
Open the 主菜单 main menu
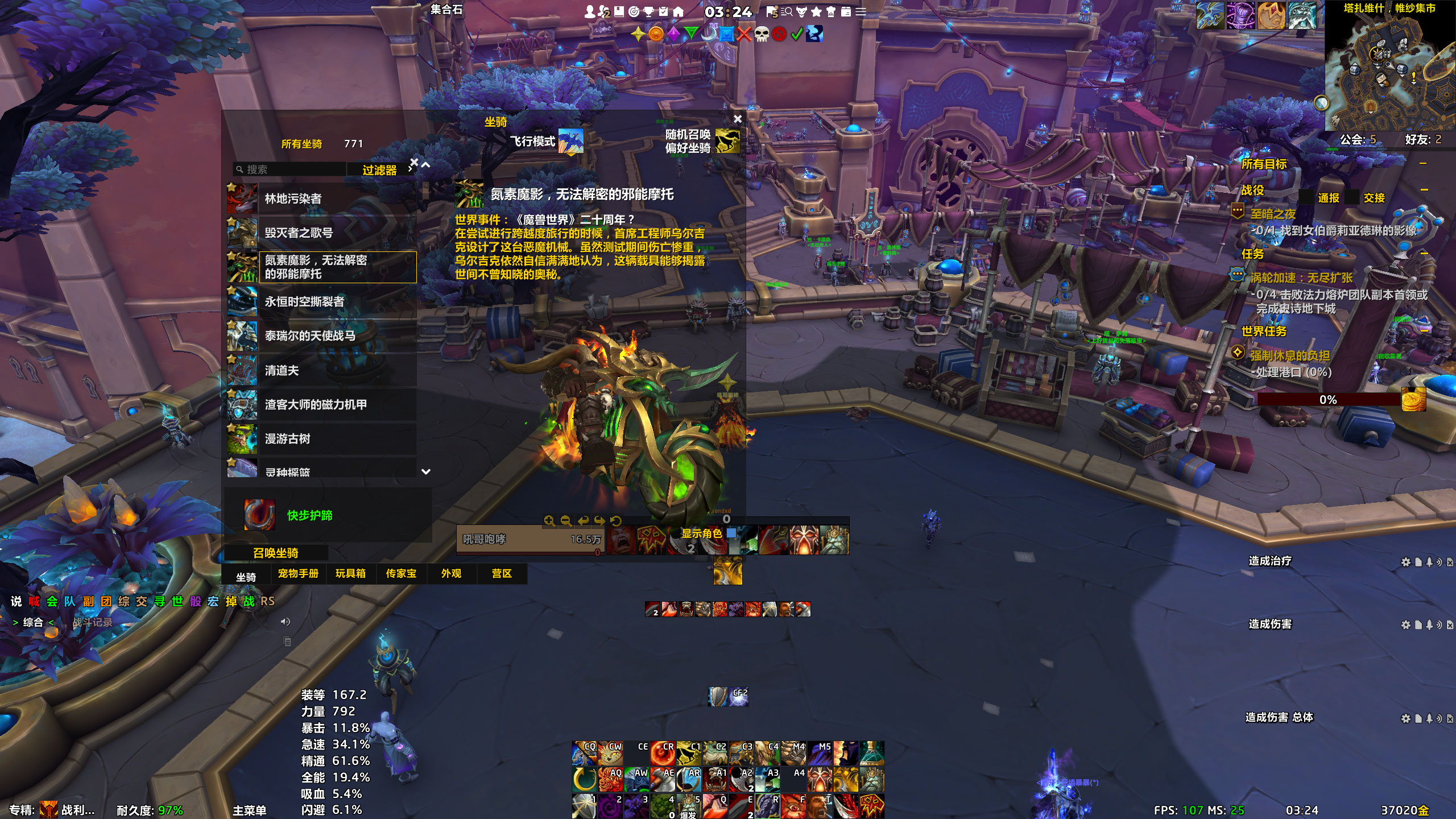pyautogui.click(x=249, y=810)
